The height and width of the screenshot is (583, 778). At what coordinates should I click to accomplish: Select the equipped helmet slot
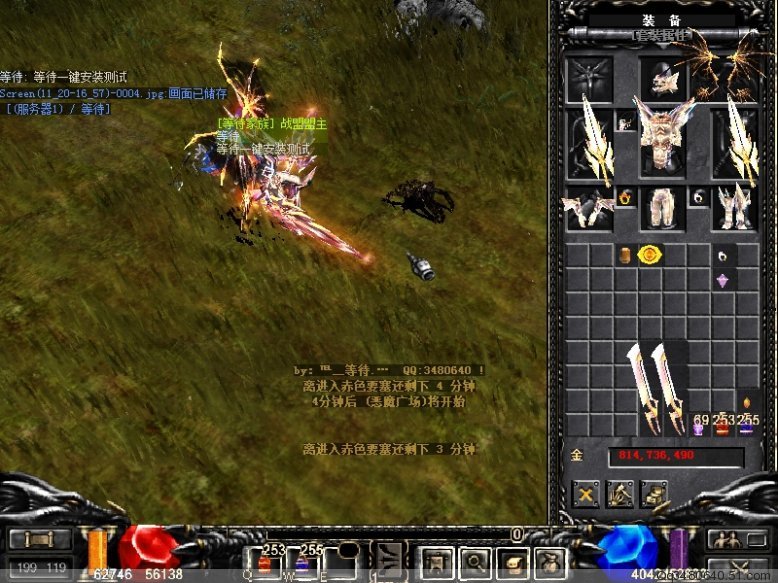[662, 79]
